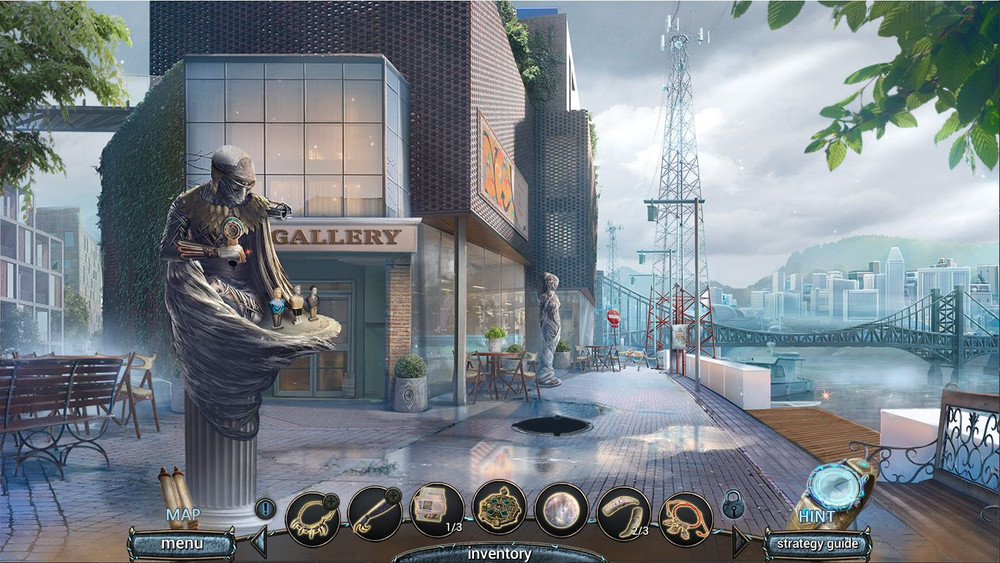Click the inventory label tab
1000x563 pixels.
point(499,553)
